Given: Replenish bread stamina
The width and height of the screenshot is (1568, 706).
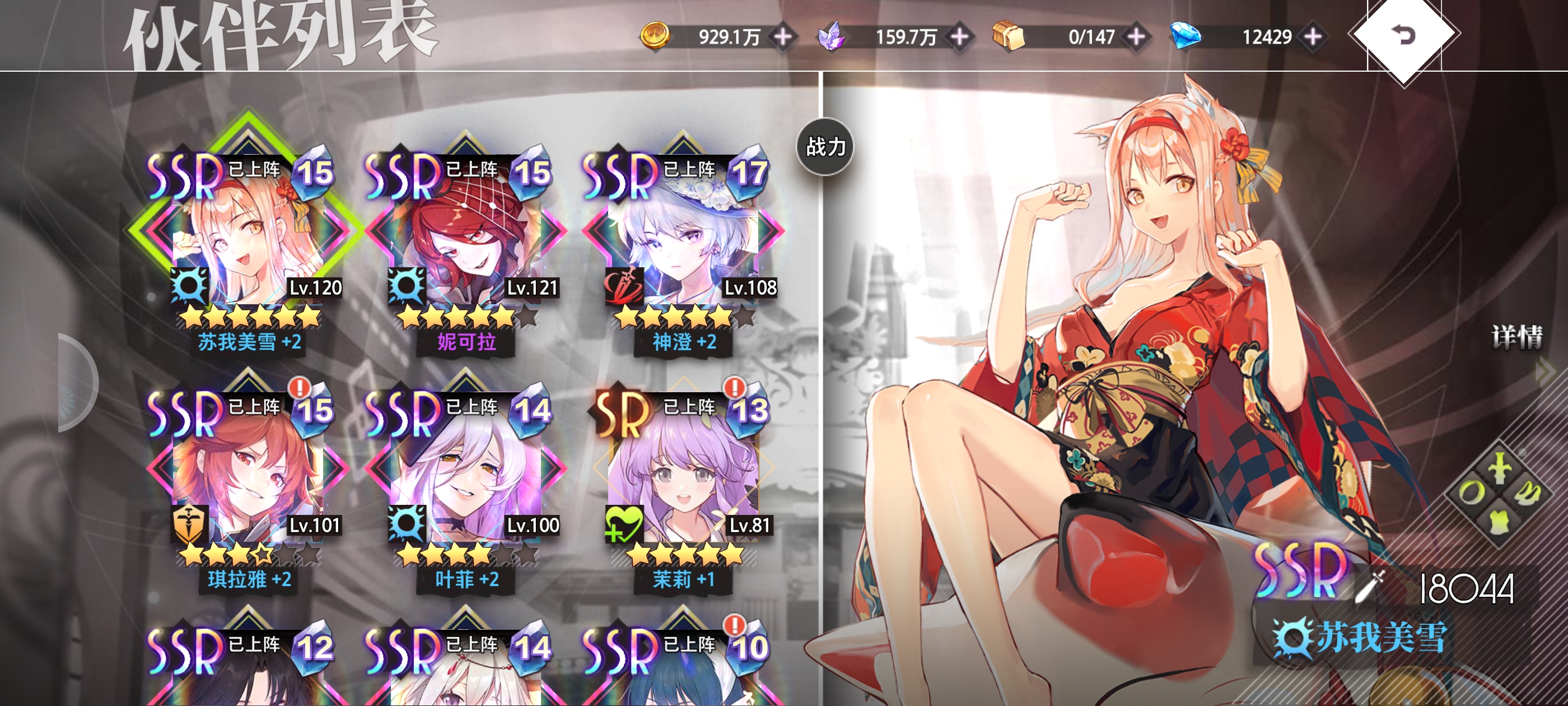Looking at the screenshot, I should click(1136, 36).
